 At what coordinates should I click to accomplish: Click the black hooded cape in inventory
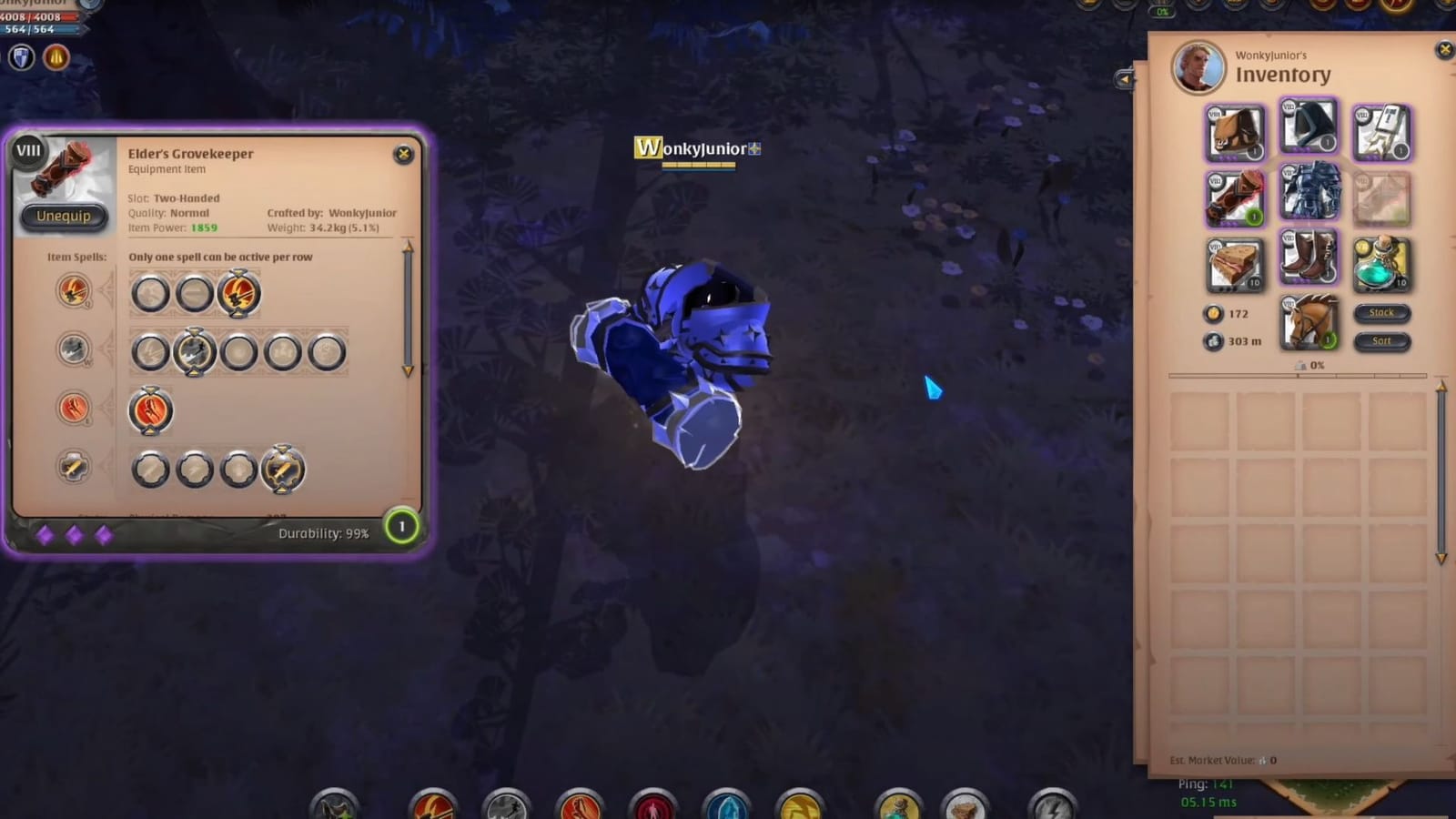1309,127
